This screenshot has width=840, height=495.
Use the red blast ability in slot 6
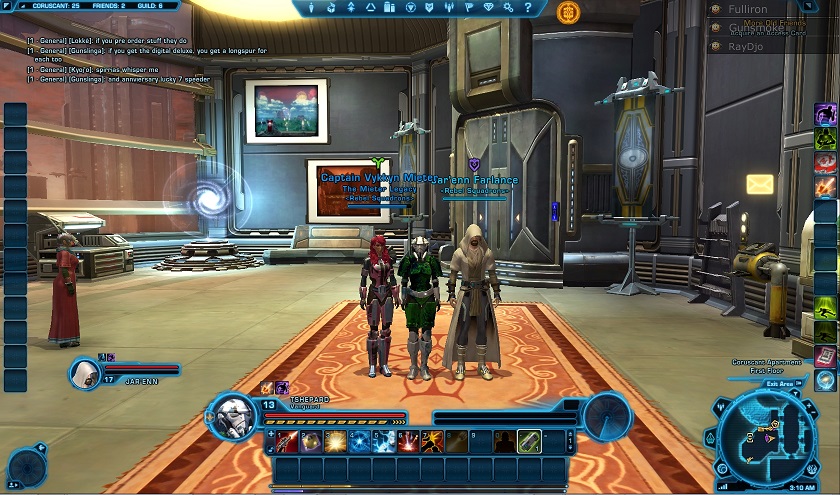(408, 441)
